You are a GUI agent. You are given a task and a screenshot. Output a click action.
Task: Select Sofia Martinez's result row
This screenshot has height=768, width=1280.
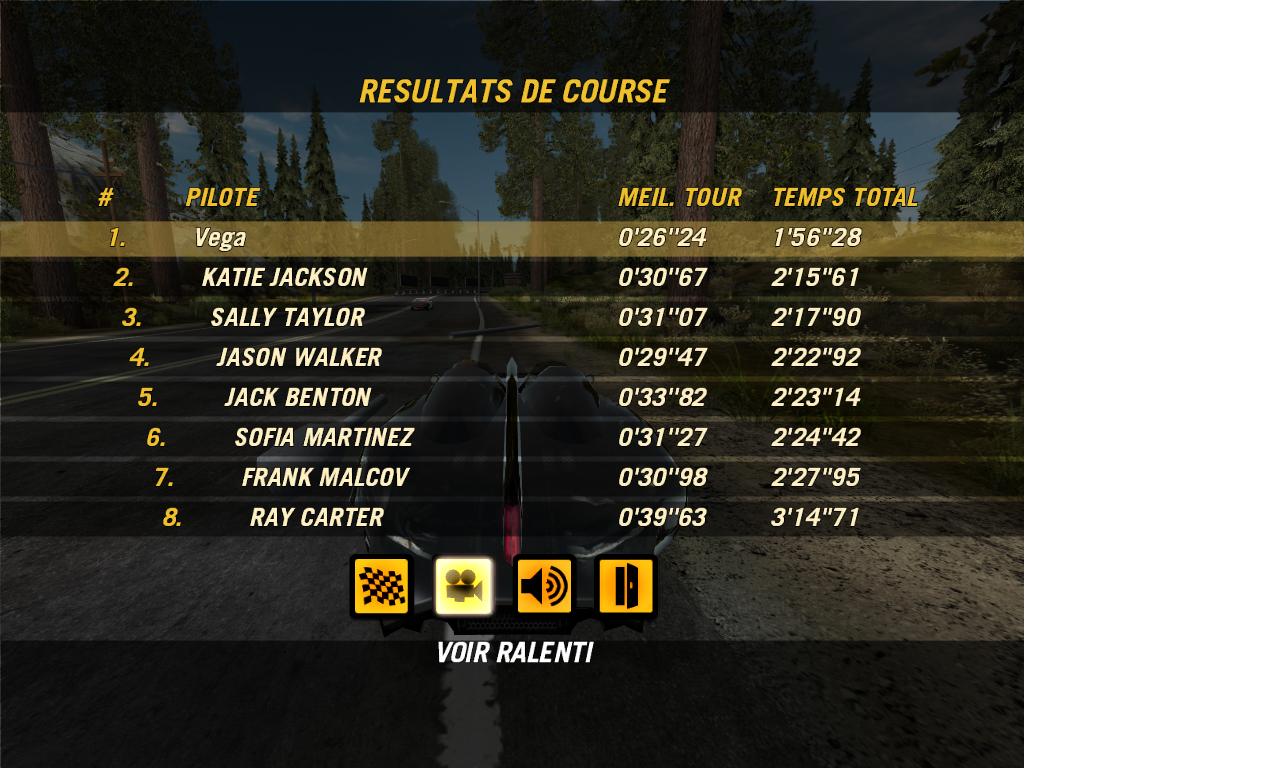click(511, 438)
